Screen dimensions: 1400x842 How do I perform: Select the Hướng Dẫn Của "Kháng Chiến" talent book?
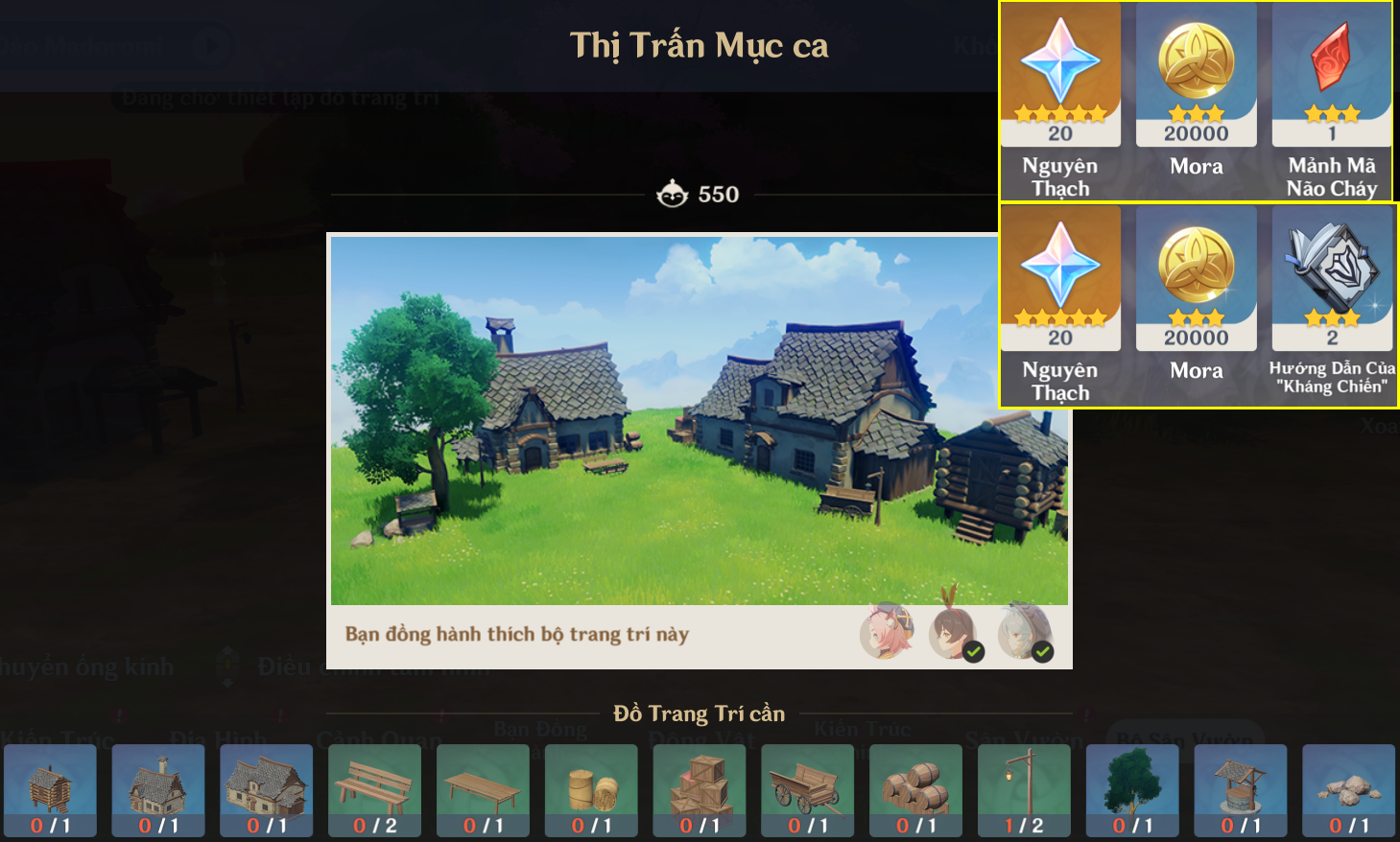(1332, 278)
